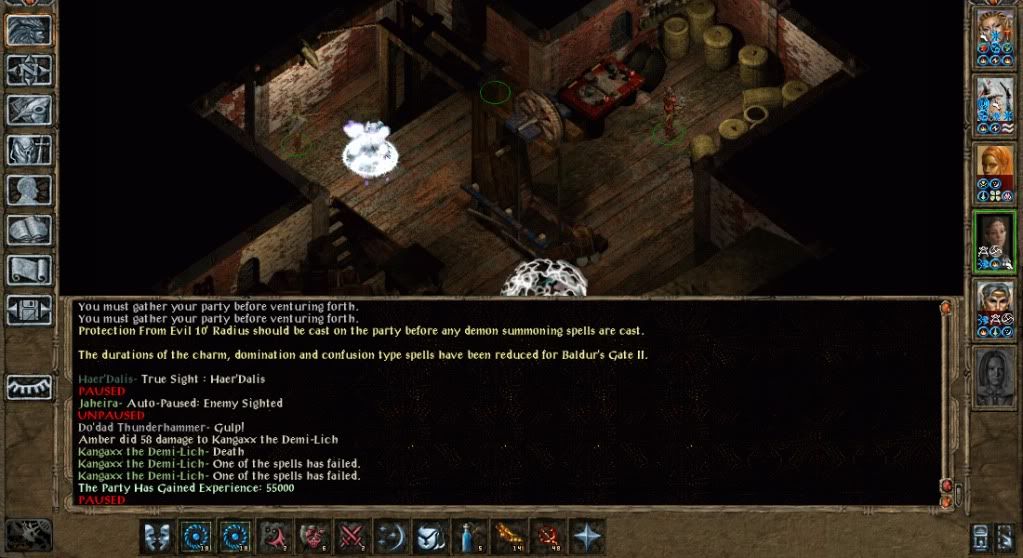This screenshot has height=558, width=1023.
Task: Select the greyed-out stone portrait
Action: coord(995,377)
